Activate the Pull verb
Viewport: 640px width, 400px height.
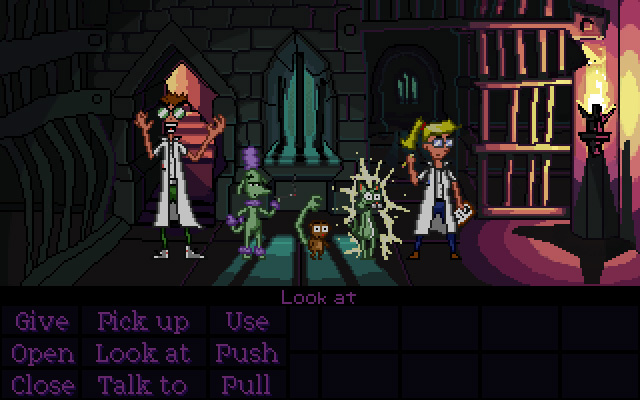pyautogui.click(x=245, y=385)
